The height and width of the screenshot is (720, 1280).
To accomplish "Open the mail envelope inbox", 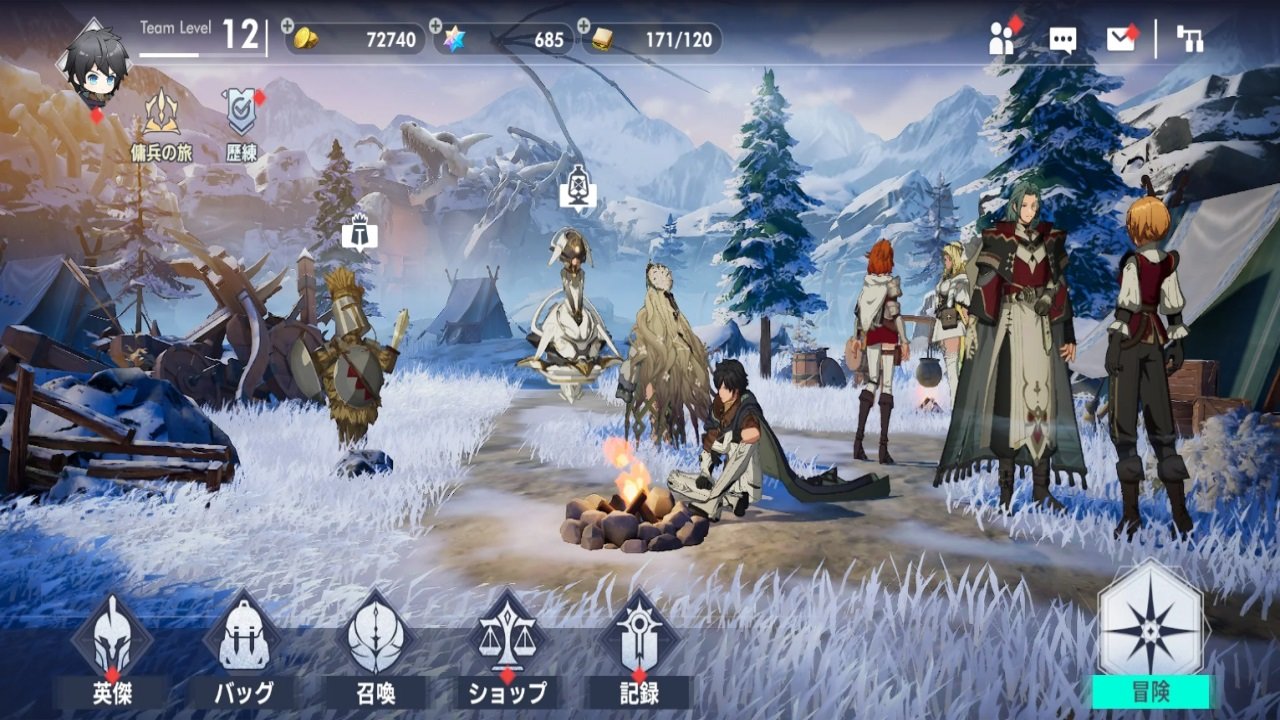I will point(1120,39).
